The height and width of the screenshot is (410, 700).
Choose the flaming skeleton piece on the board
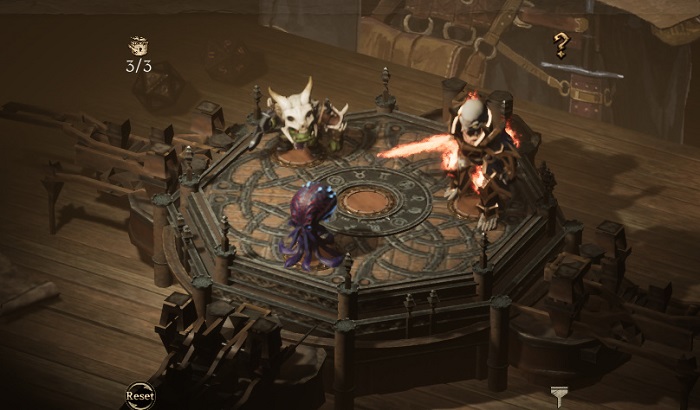point(474,152)
